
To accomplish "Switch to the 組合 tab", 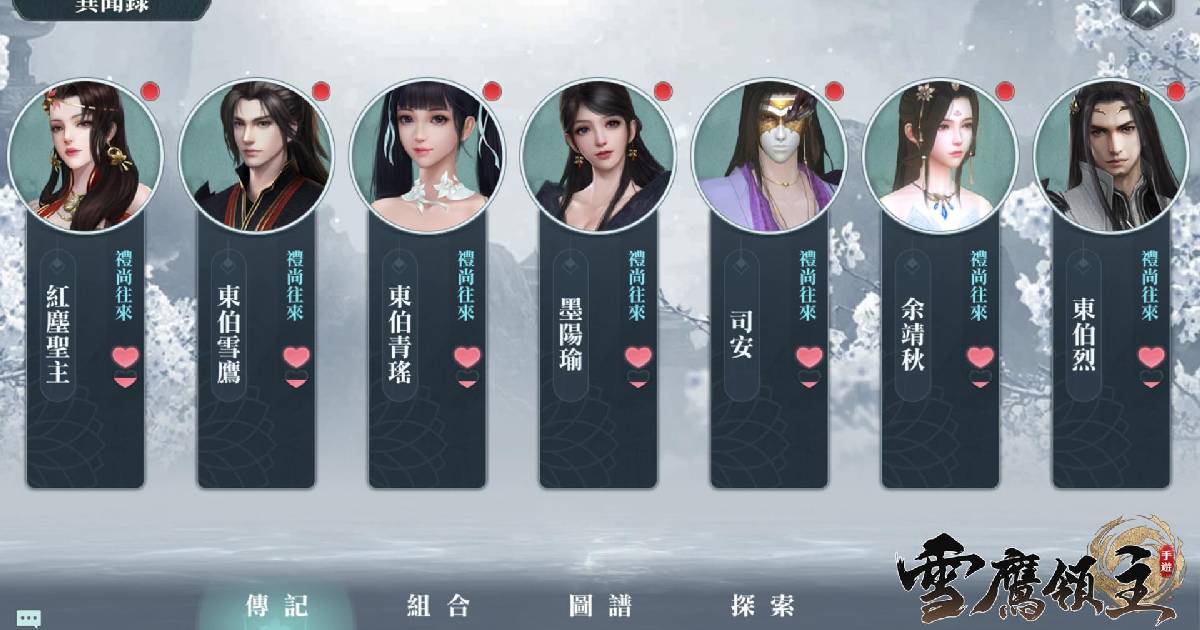I will (x=439, y=605).
